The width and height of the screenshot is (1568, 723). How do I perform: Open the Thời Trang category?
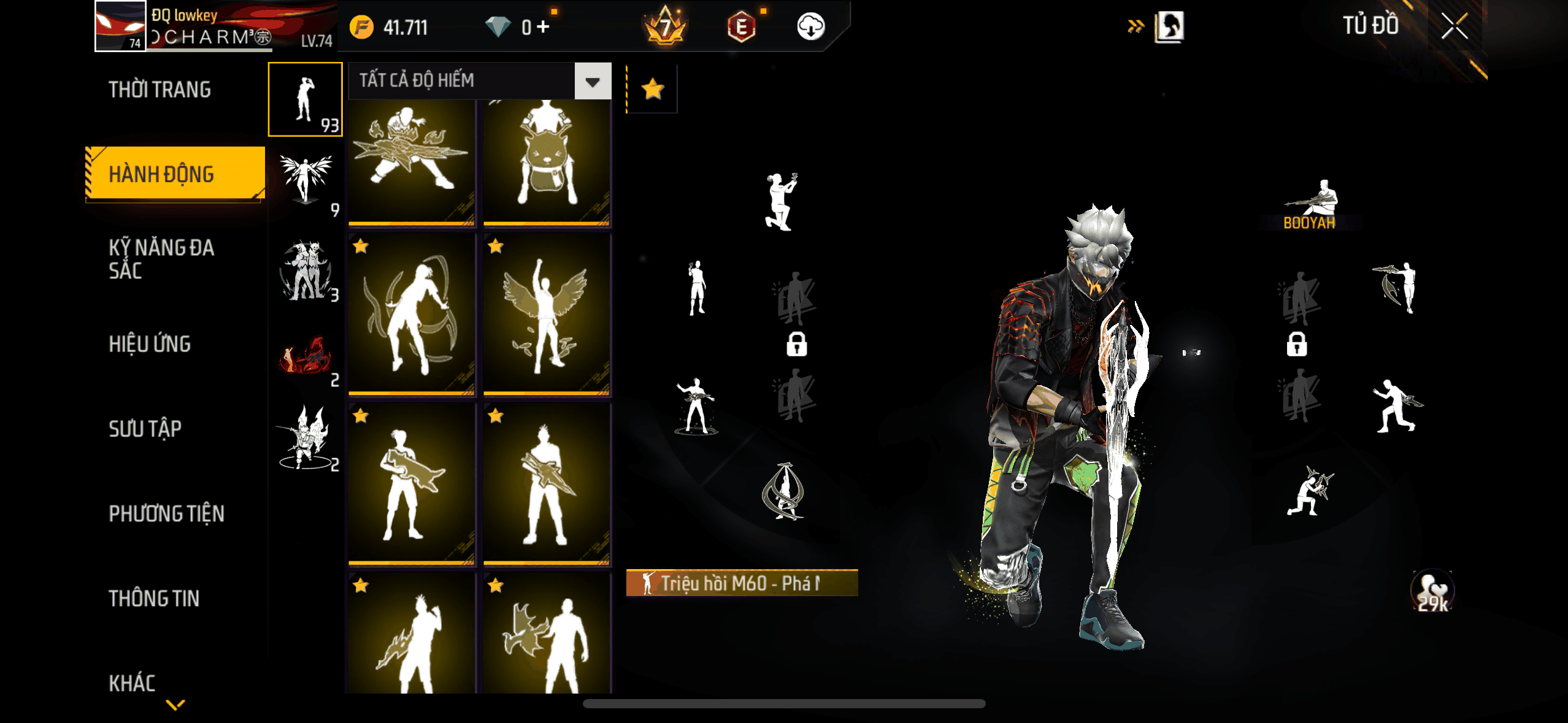(x=159, y=90)
